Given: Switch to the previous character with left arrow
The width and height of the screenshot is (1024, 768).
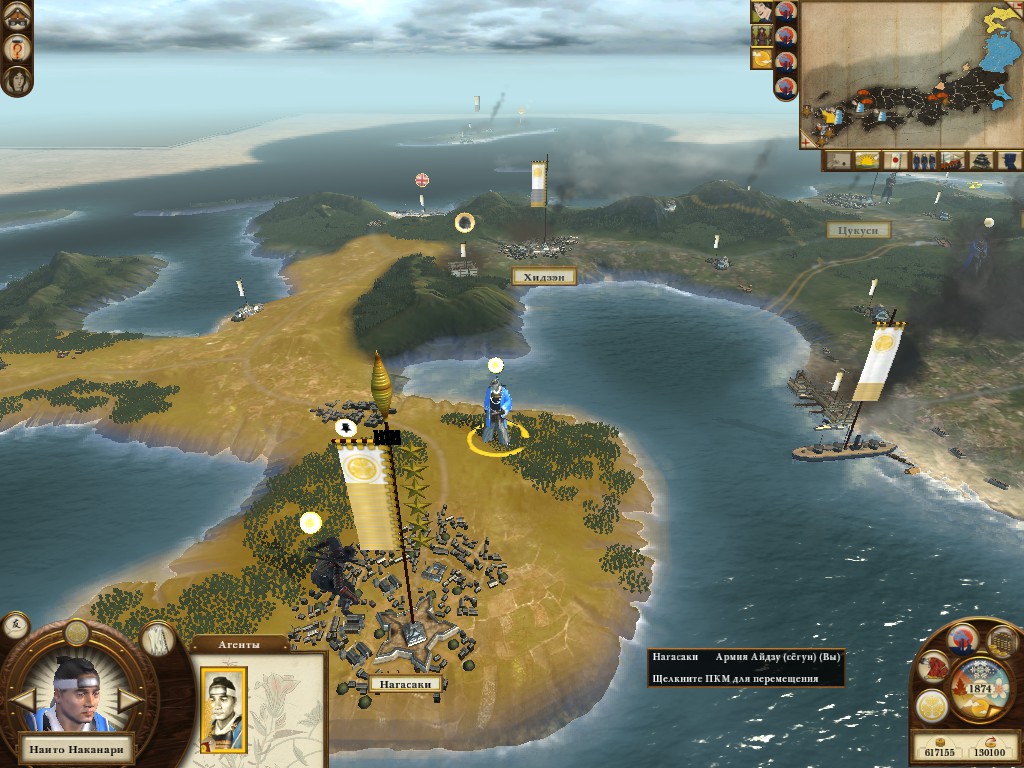Looking at the screenshot, I should [22, 698].
